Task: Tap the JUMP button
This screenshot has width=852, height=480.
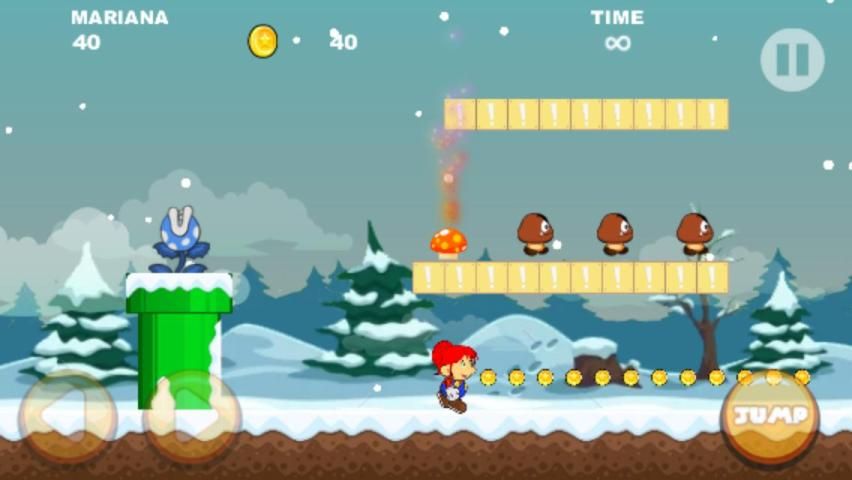Action: point(770,416)
